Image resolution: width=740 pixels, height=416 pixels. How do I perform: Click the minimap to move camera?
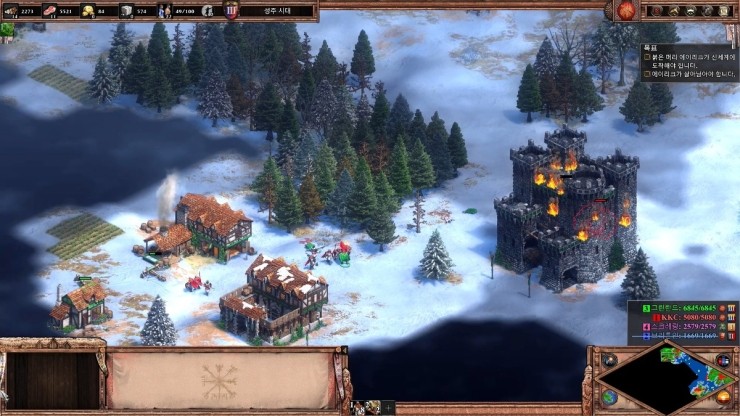670,378
